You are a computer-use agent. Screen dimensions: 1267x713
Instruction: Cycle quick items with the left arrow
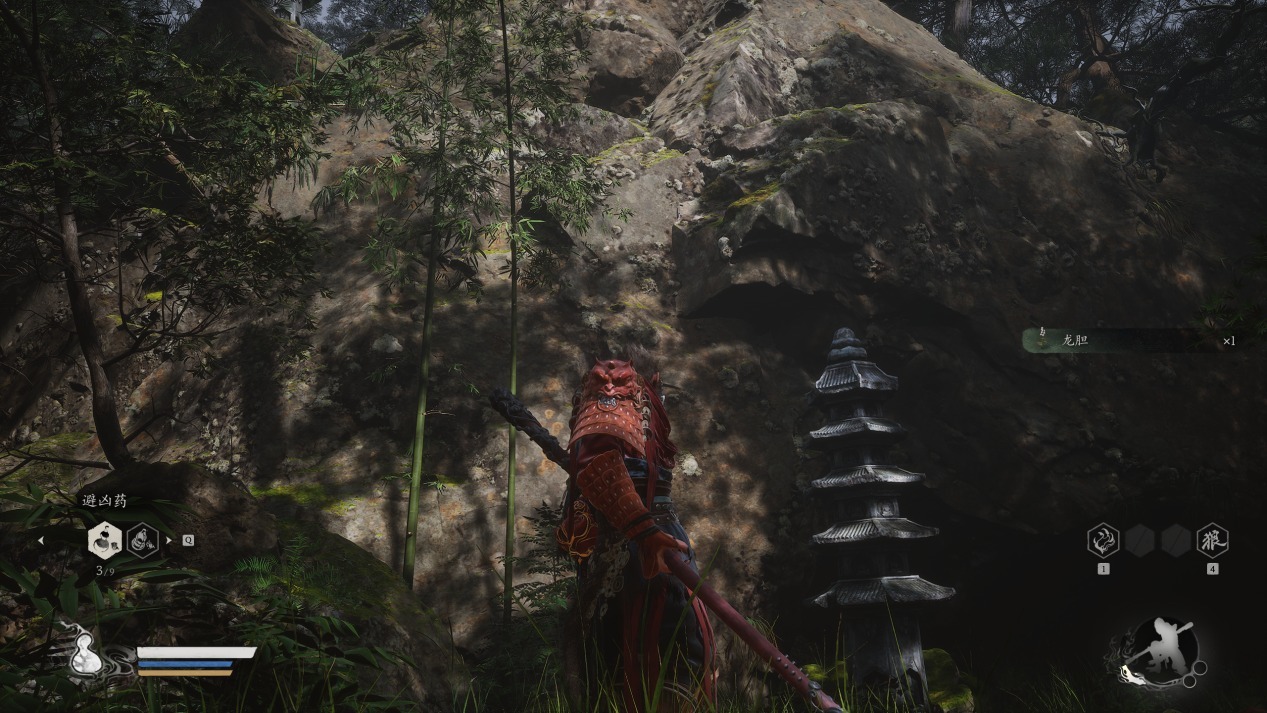click(41, 541)
